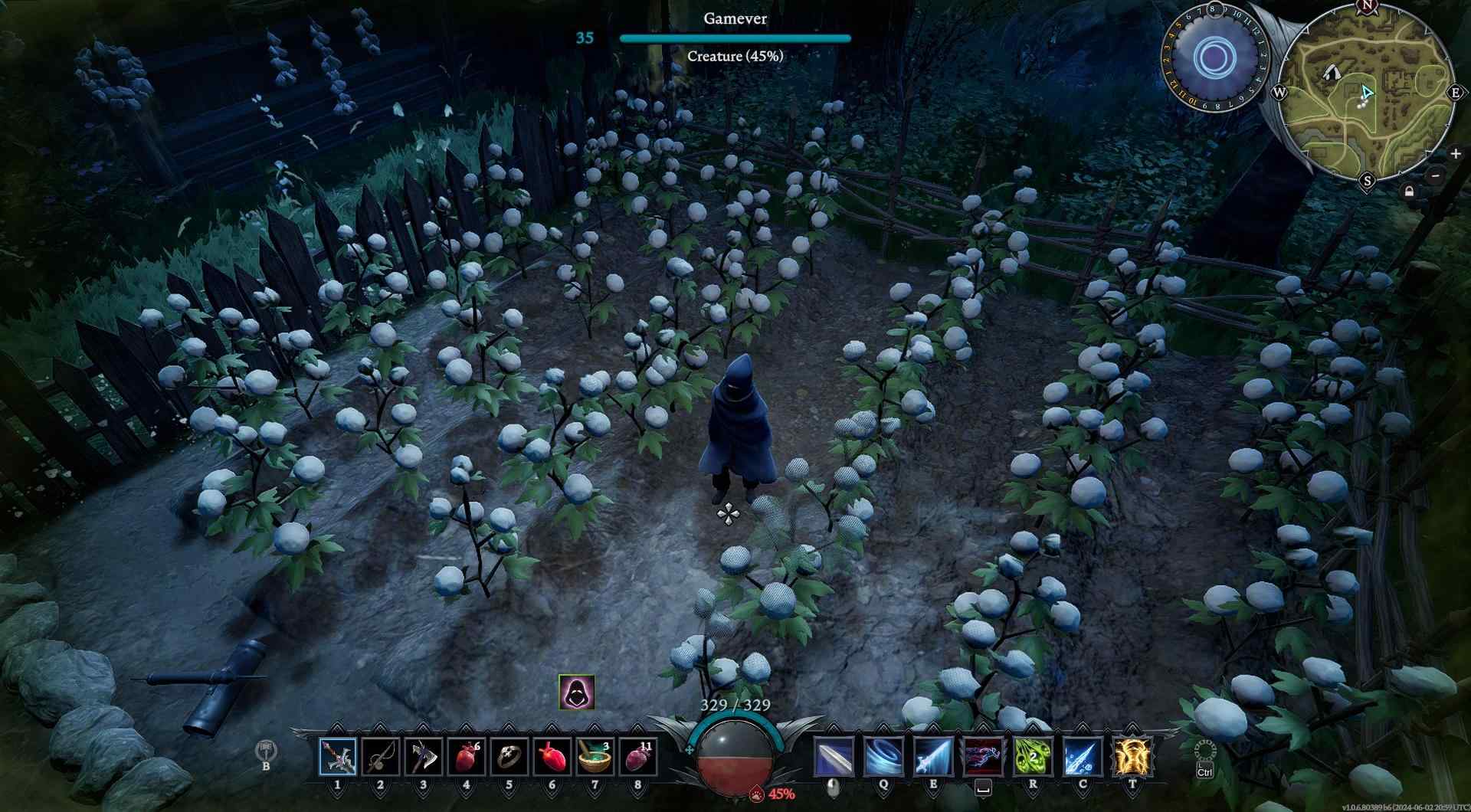The height and width of the screenshot is (812, 1471).
Task: Use the heart item stacked at 6
Action: [x=466, y=757]
